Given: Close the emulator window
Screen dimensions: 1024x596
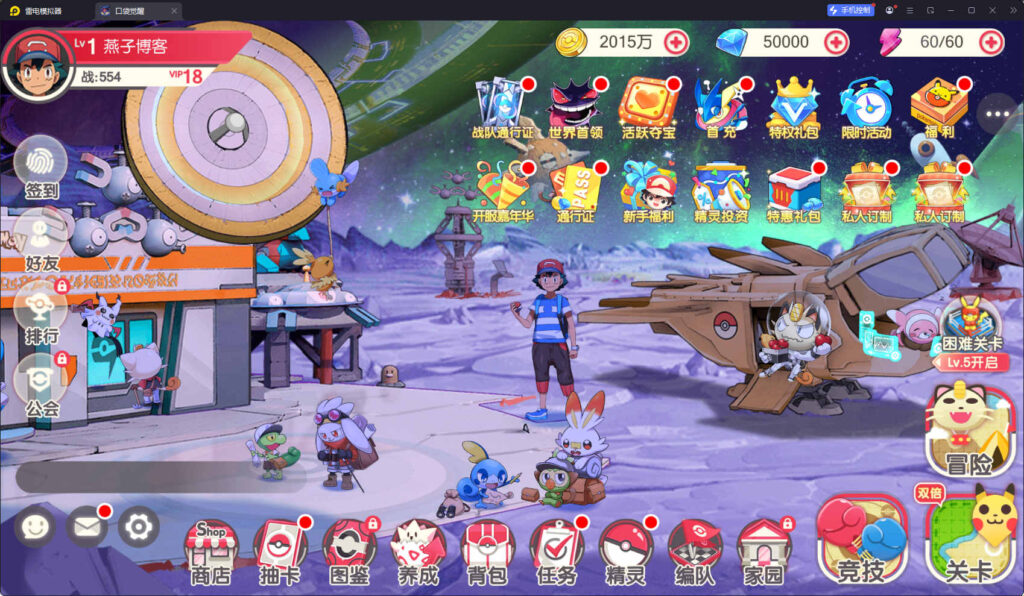Looking at the screenshot, I should 1007,10.
